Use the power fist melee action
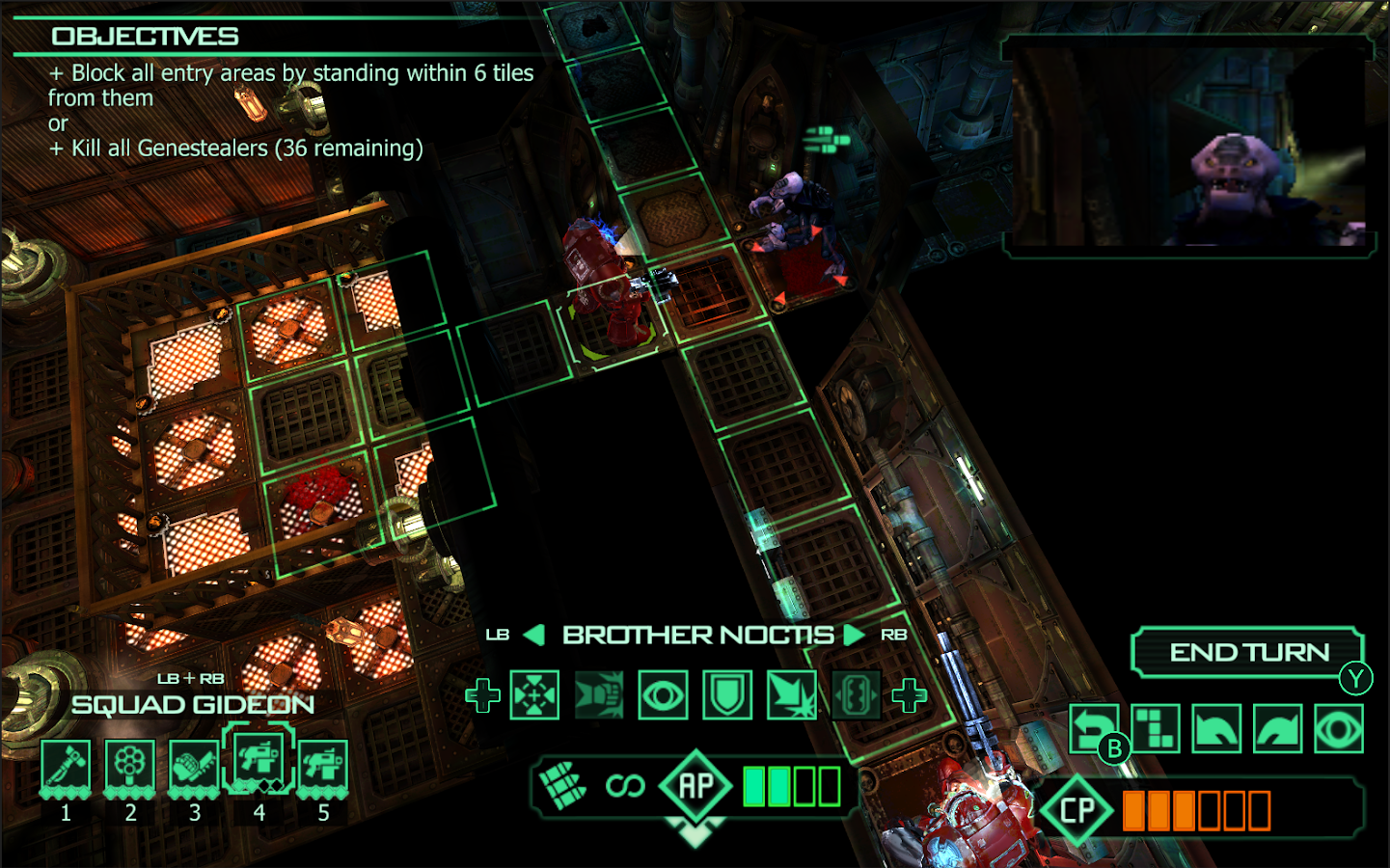This screenshot has height=868, width=1390. click(599, 695)
